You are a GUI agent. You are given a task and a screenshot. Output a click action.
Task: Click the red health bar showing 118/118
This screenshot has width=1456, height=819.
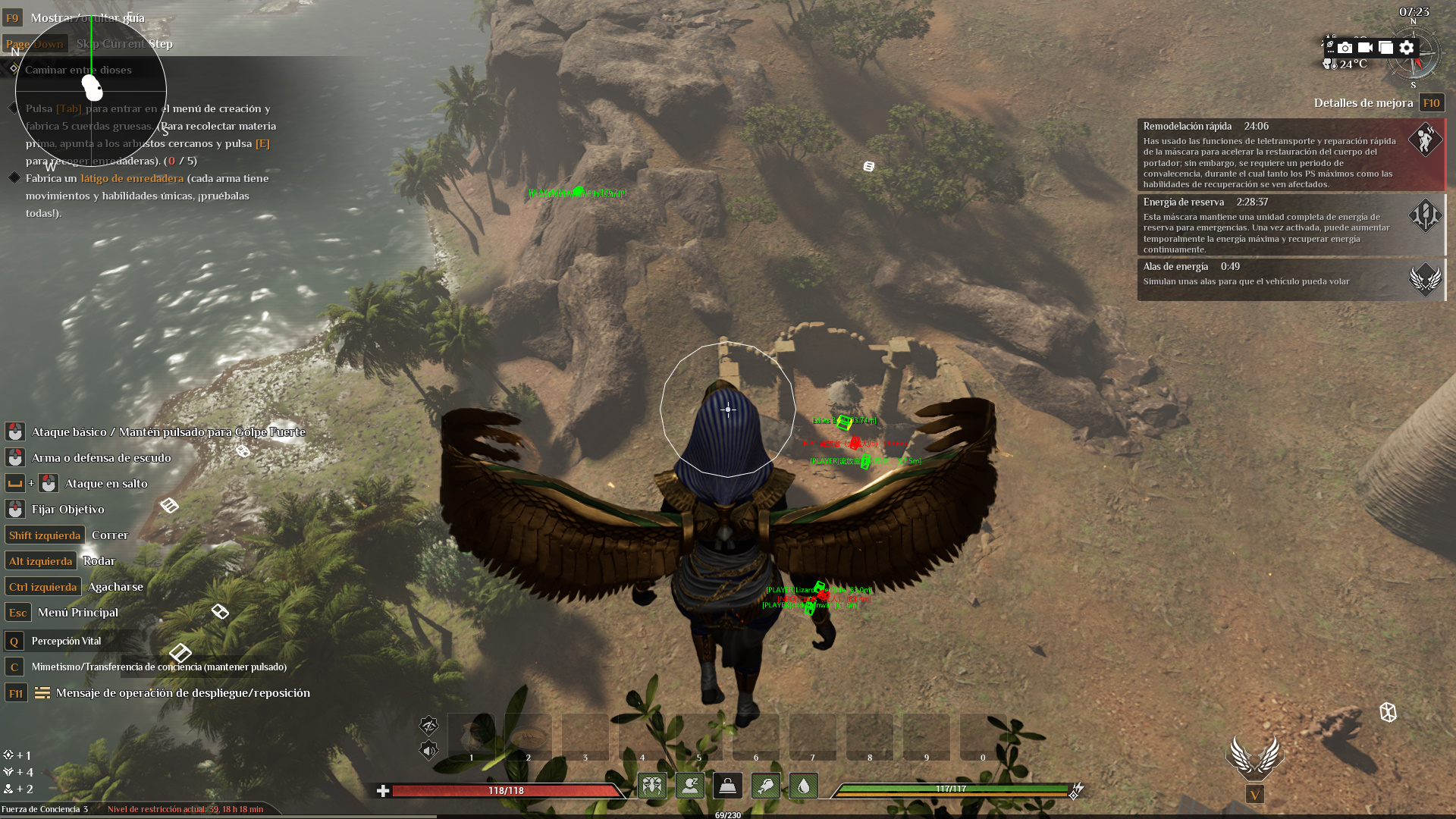click(x=504, y=789)
